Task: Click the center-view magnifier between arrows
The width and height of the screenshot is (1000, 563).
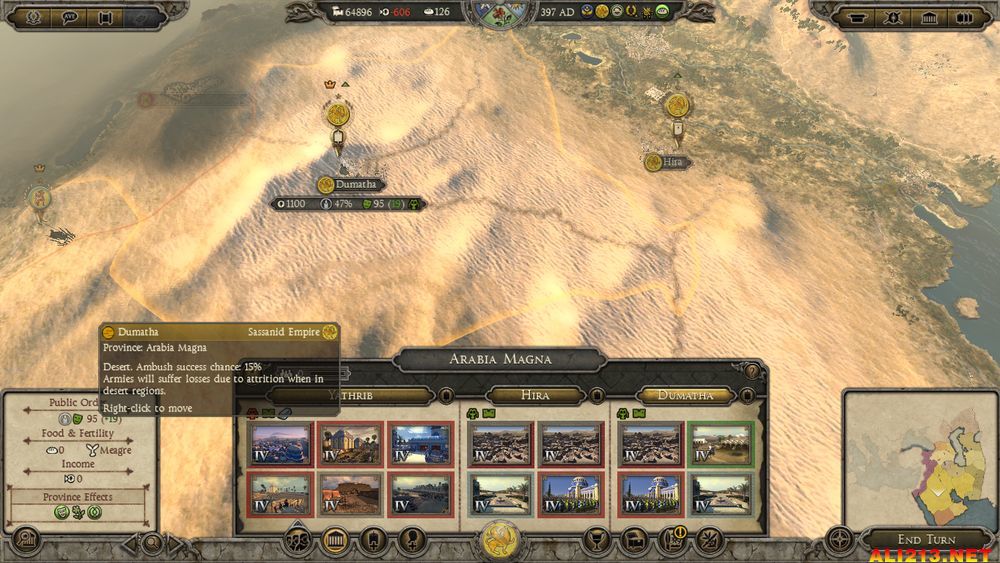Action: coord(152,544)
